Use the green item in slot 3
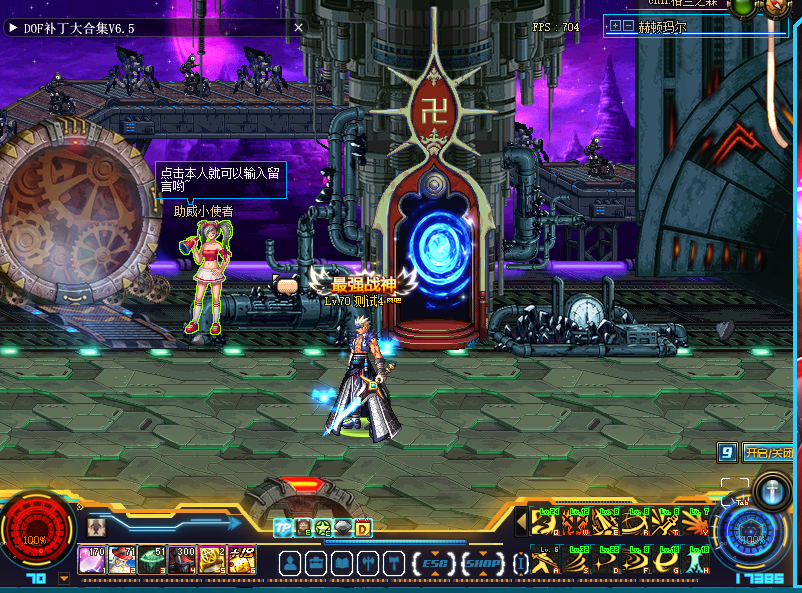 153,559
